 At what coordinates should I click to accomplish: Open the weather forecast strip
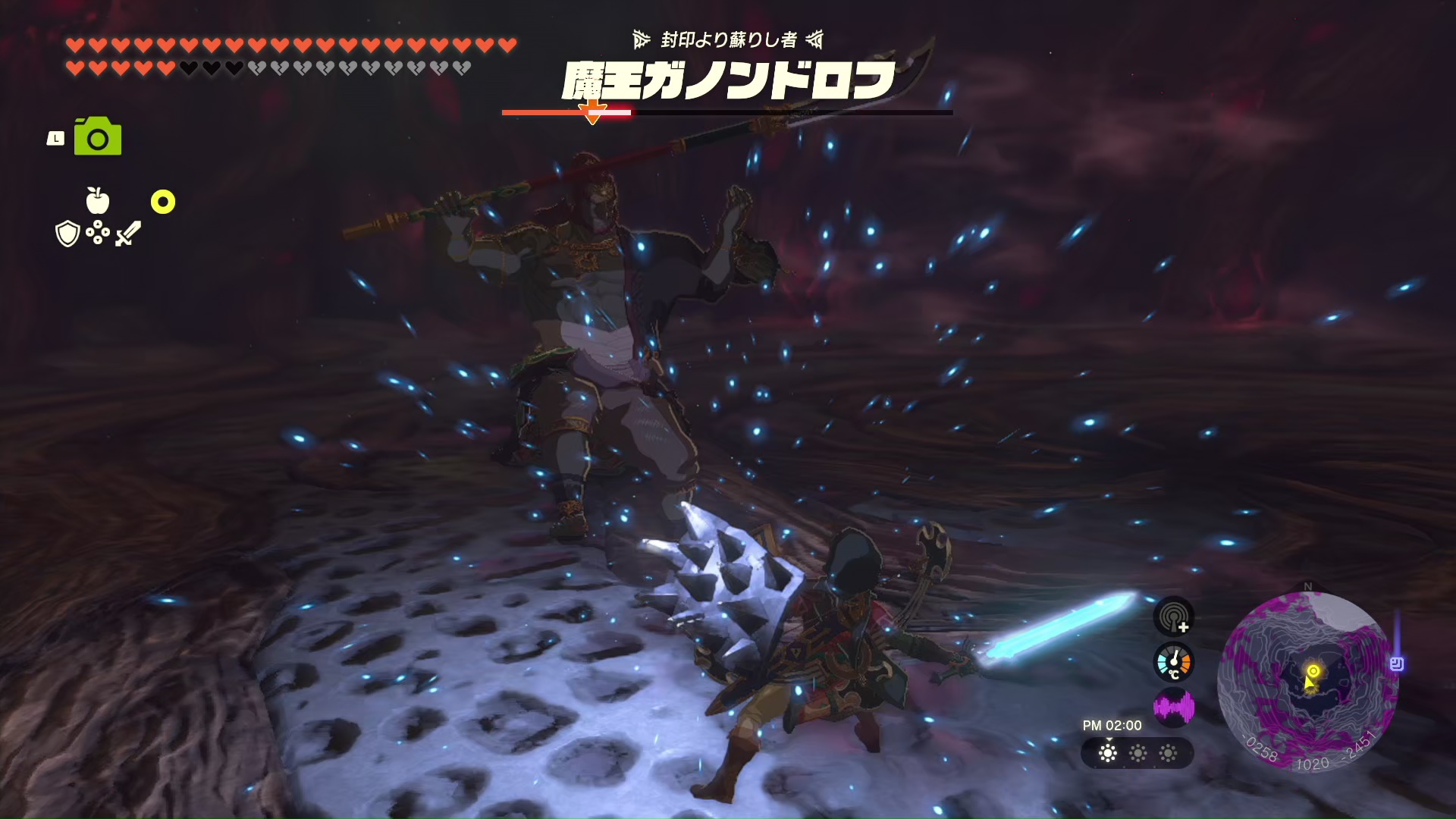click(1137, 753)
